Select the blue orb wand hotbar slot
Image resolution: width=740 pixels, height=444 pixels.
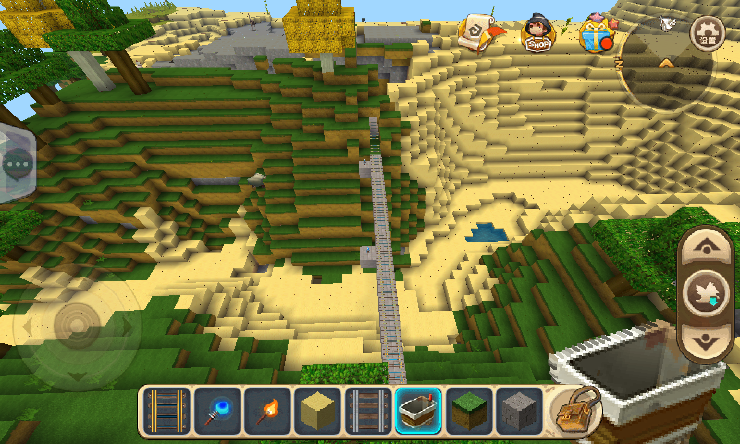coord(217,410)
